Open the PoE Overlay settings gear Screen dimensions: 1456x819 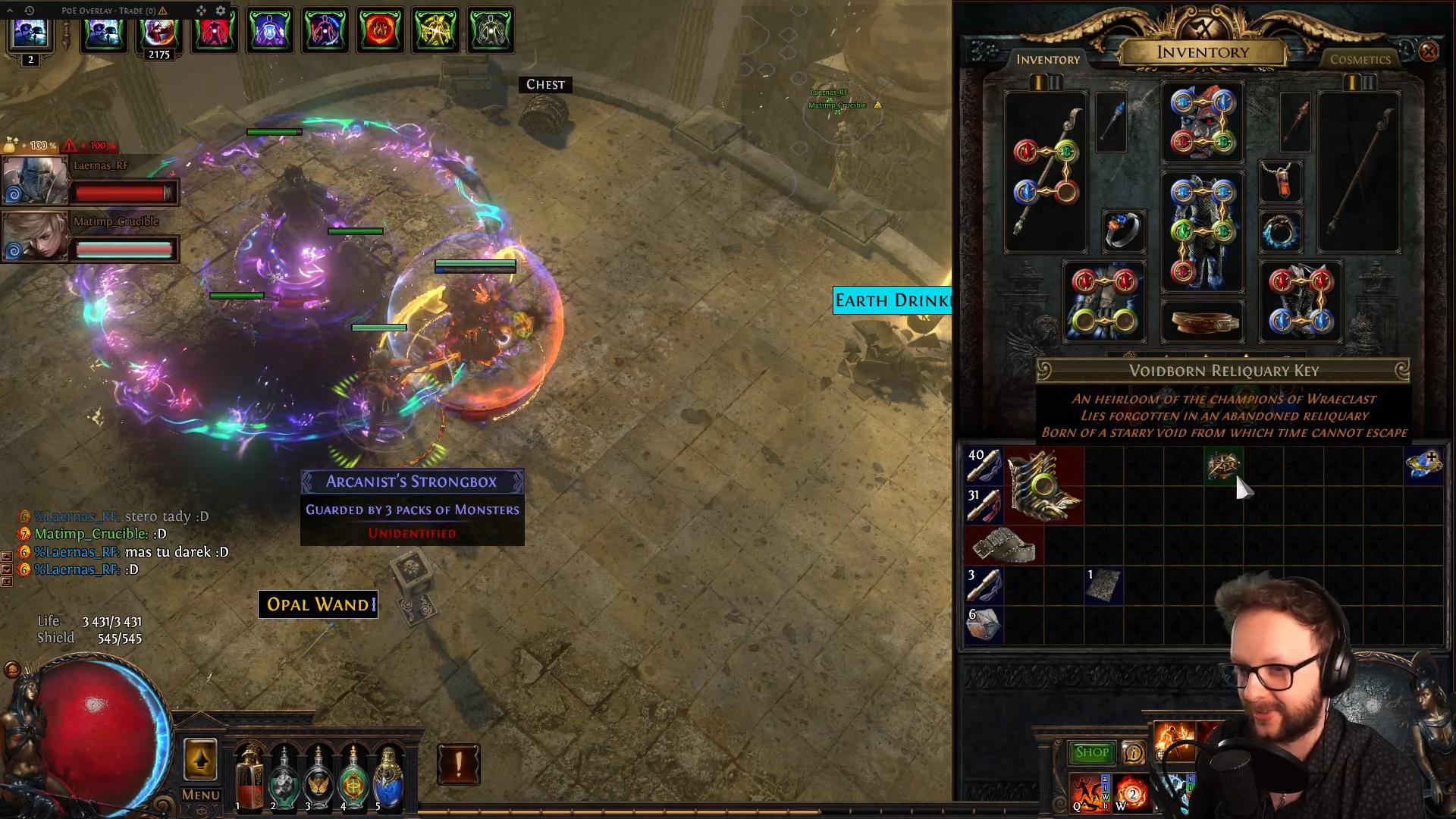221,11
